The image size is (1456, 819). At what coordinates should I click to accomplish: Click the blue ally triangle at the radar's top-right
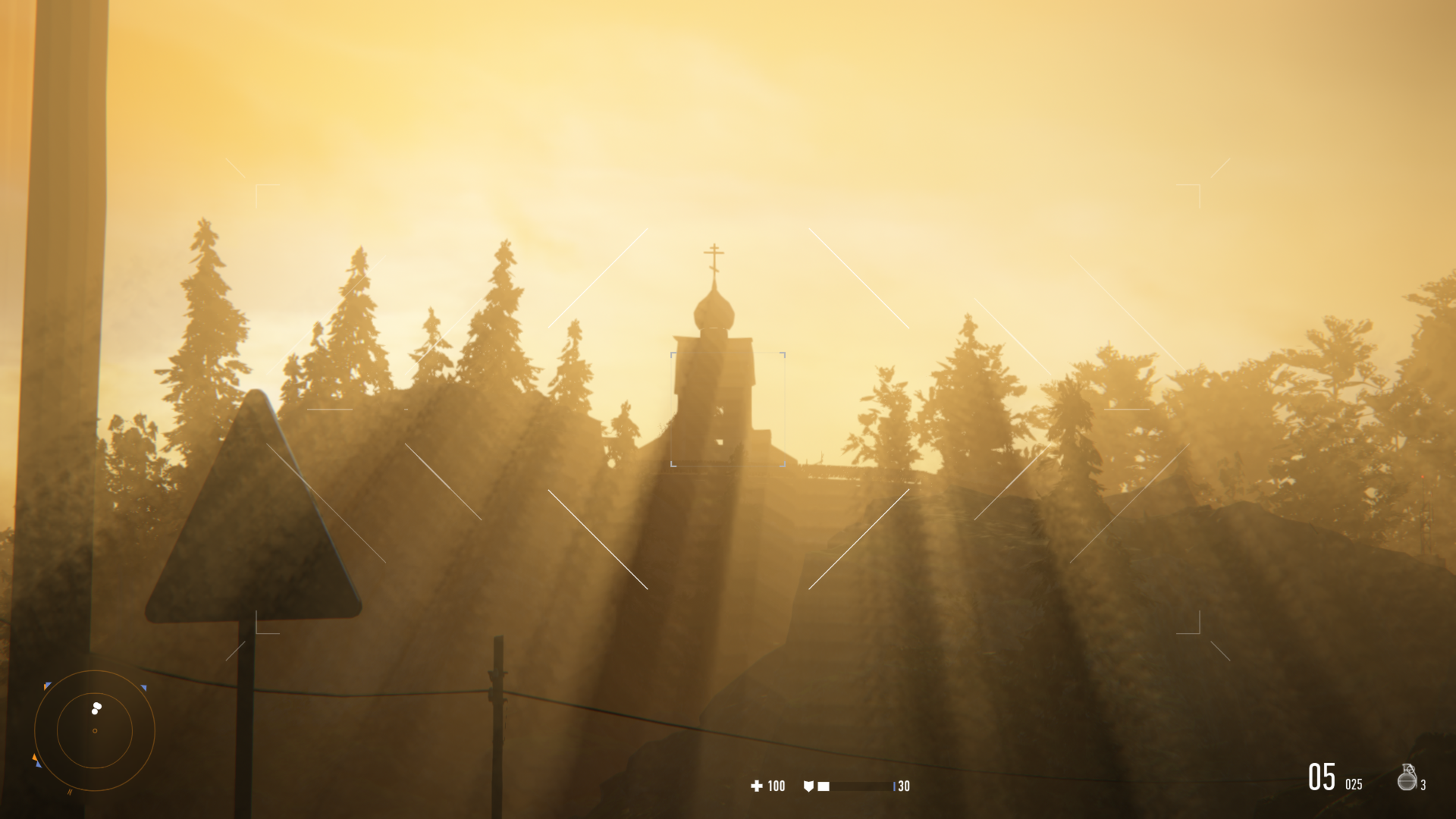[x=143, y=688]
